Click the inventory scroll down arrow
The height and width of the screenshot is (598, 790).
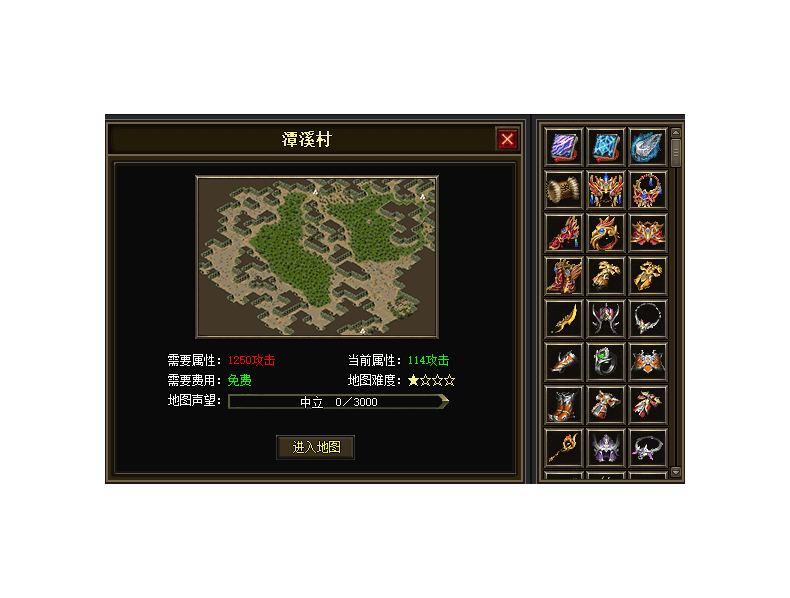pyautogui.click(x=676, y=471)
